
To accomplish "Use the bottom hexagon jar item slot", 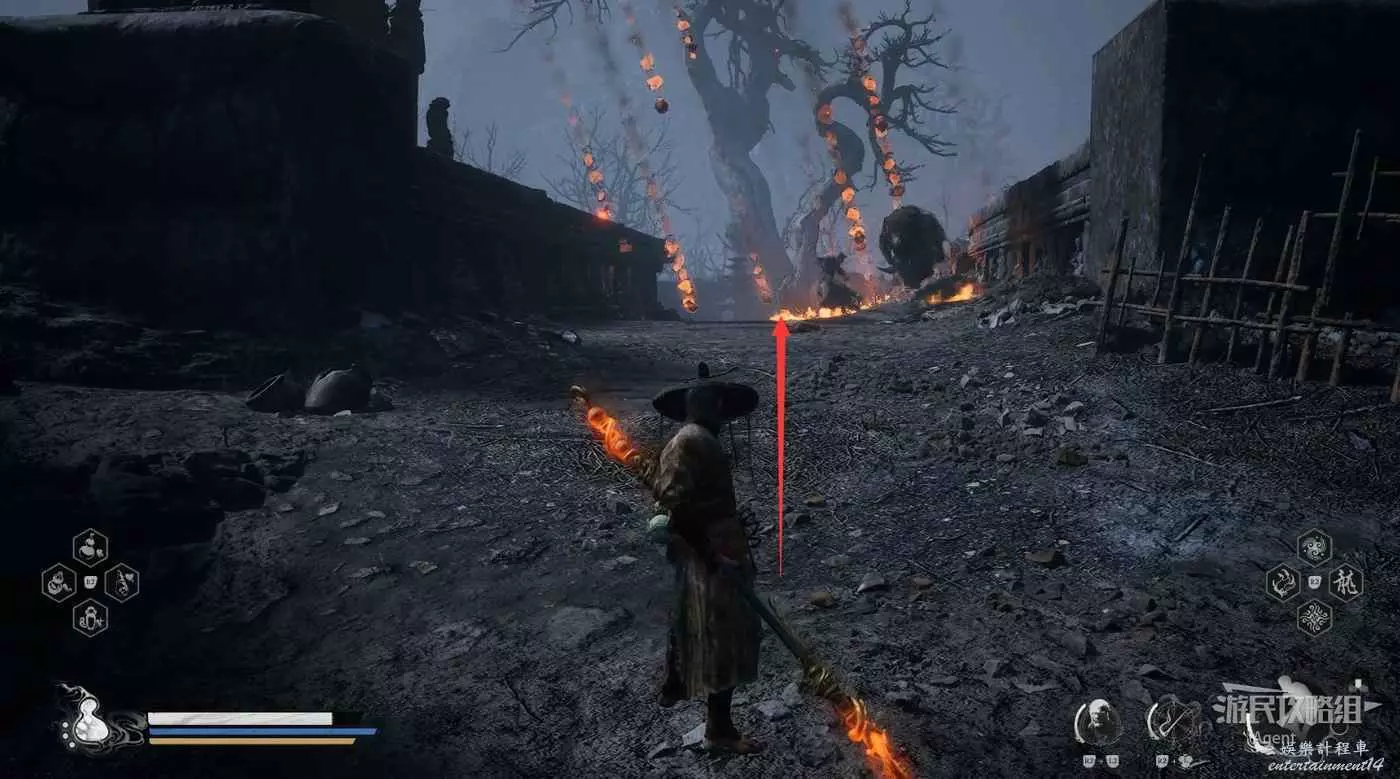I will [90, 617].
